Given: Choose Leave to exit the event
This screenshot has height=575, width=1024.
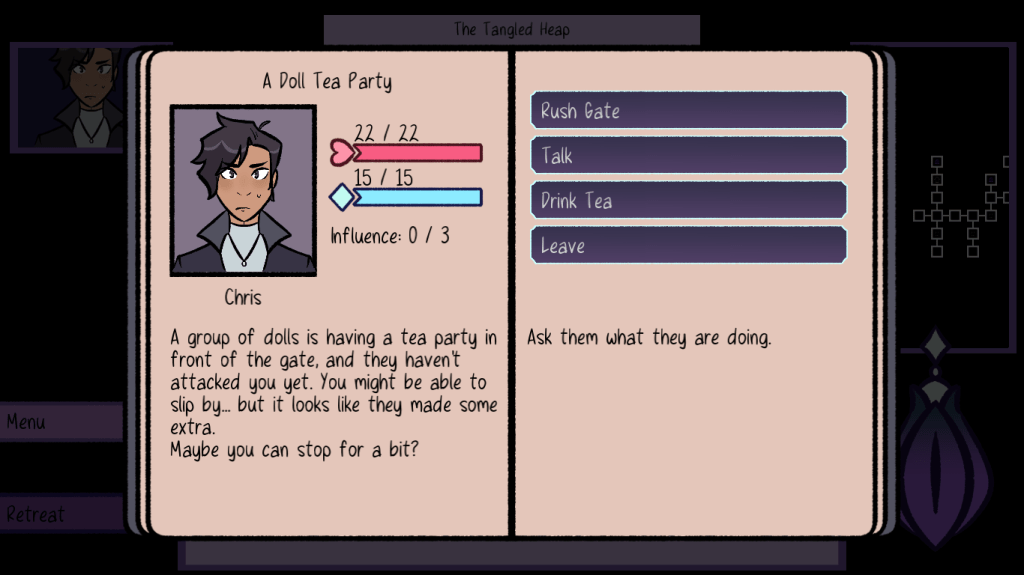Looking at the screenshot, I should click(688, 246).
